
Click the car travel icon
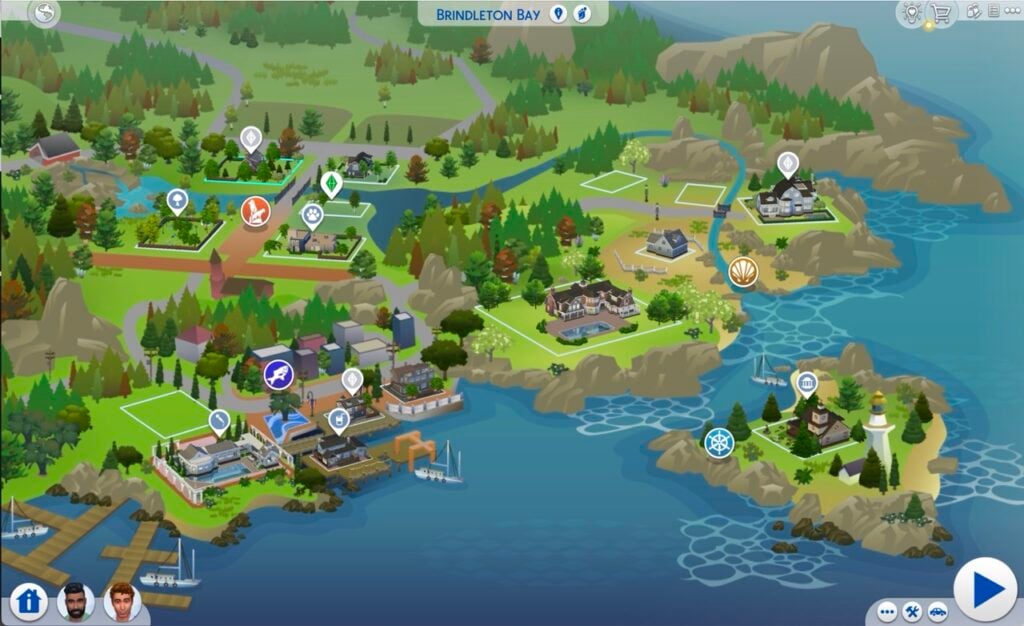(937, 611)
